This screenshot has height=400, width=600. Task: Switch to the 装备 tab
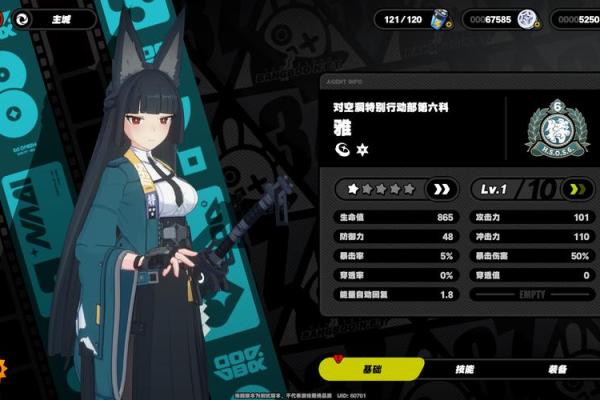(x=556, y=369)
